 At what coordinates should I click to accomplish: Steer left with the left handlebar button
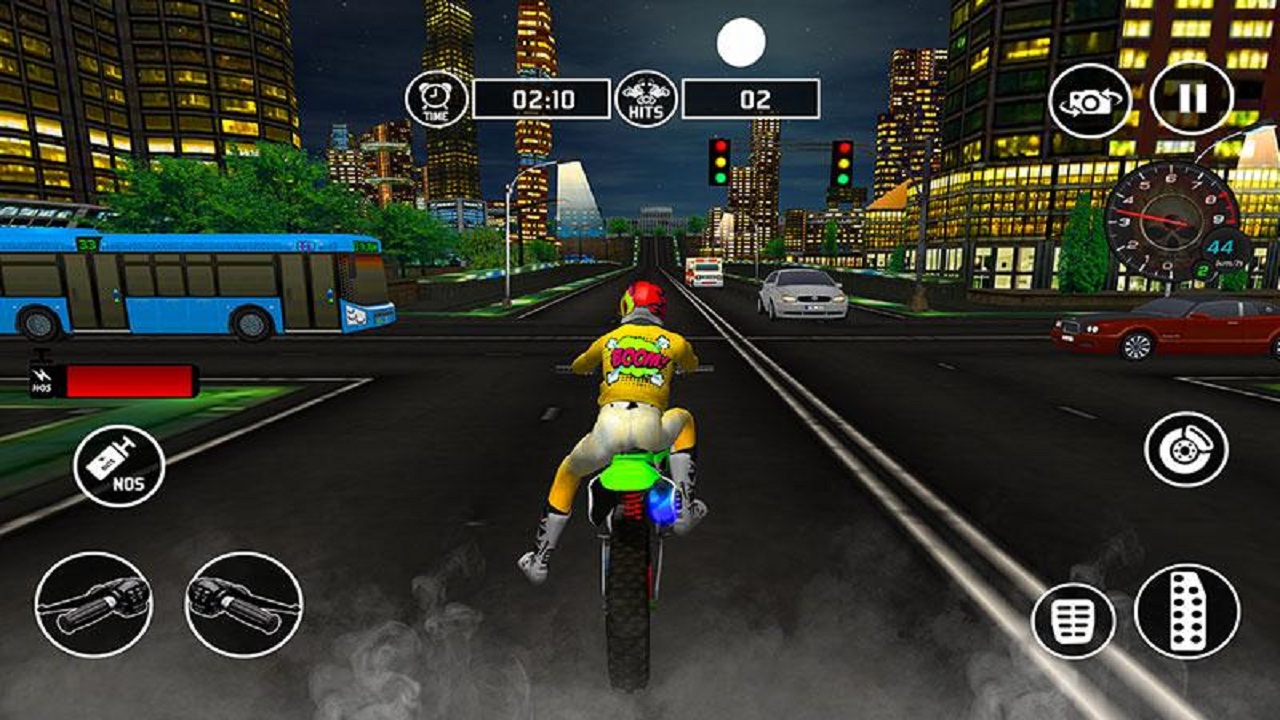point(94,604)
